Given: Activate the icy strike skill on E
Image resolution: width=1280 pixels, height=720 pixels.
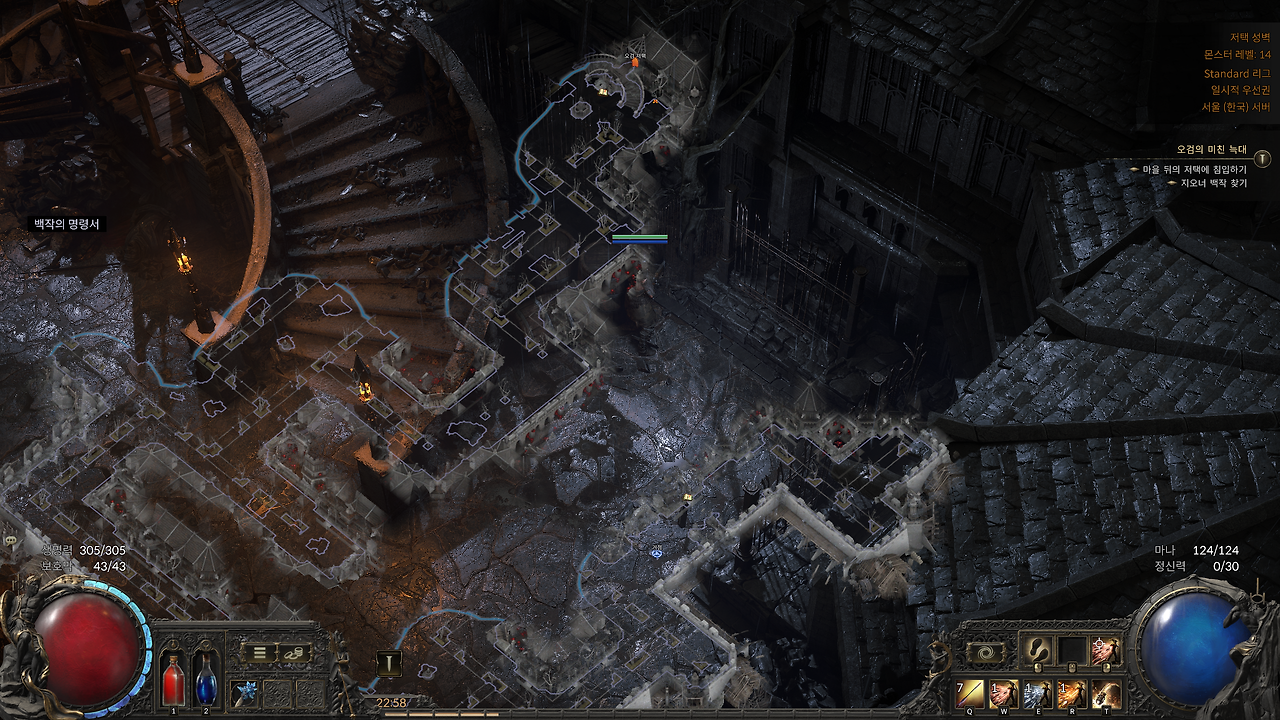Looking at the screenshot, I should click(1038, 692).
